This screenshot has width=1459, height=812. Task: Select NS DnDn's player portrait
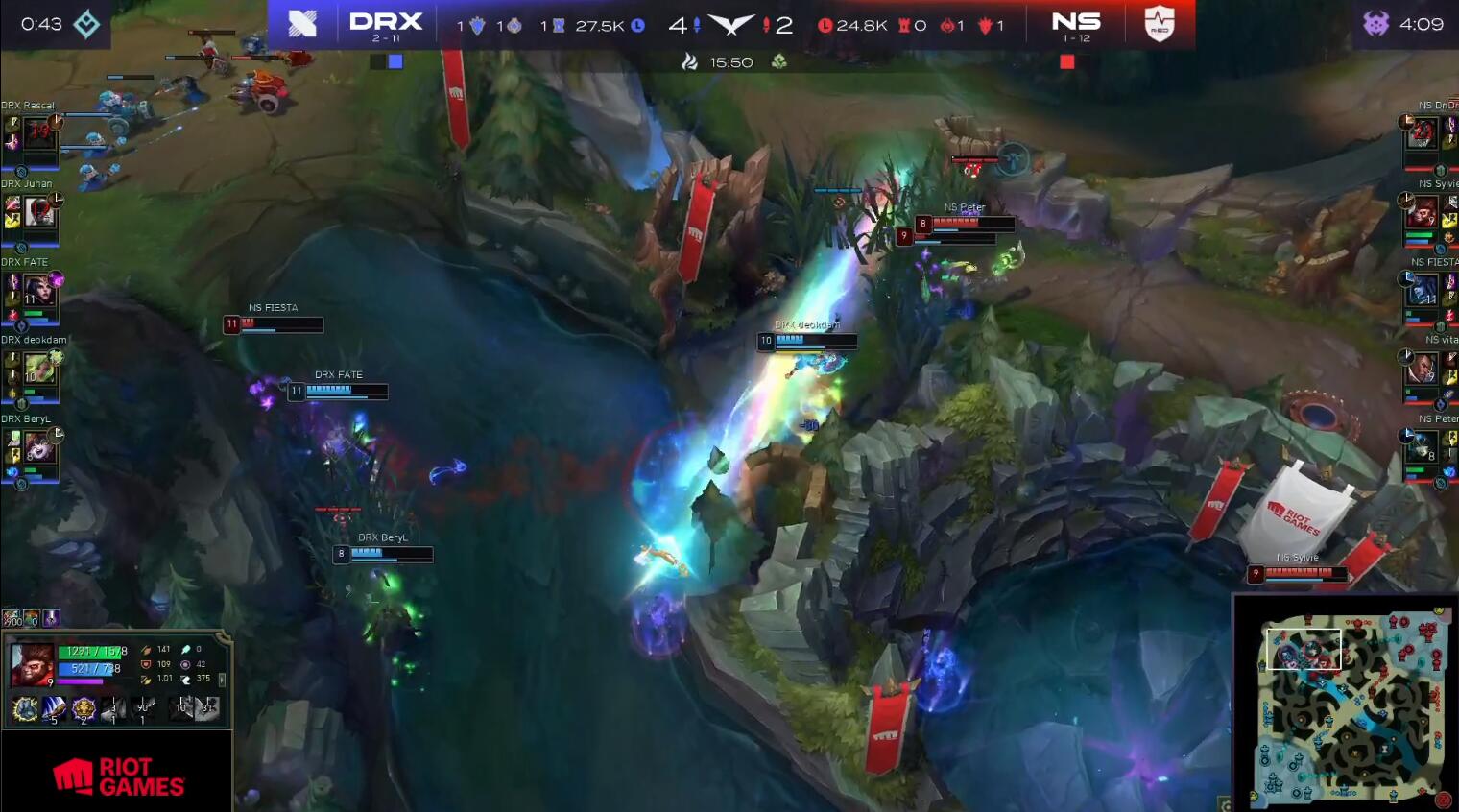click(1422, 132)
